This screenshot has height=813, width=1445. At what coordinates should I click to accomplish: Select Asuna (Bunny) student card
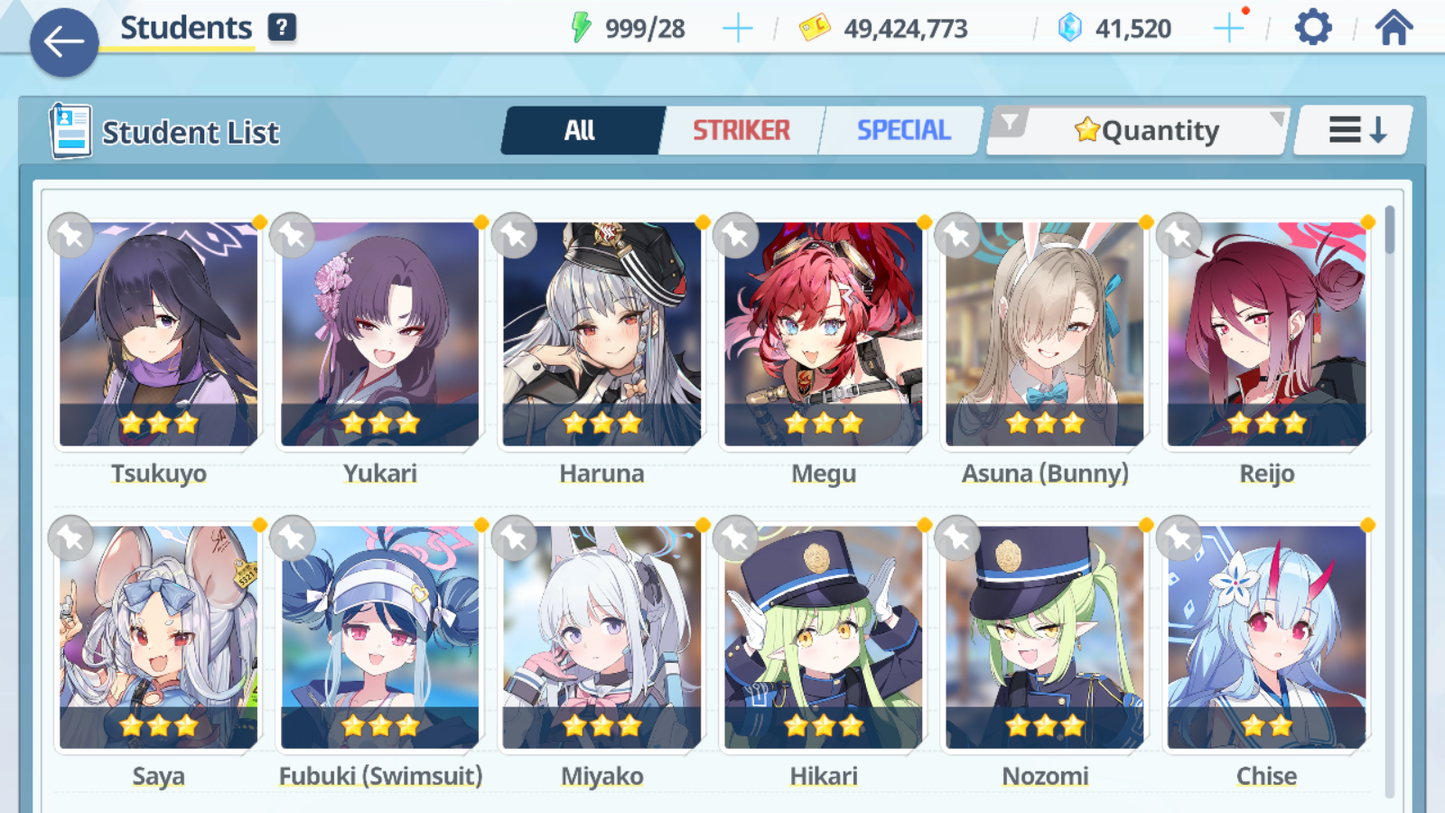(1045, 335)
